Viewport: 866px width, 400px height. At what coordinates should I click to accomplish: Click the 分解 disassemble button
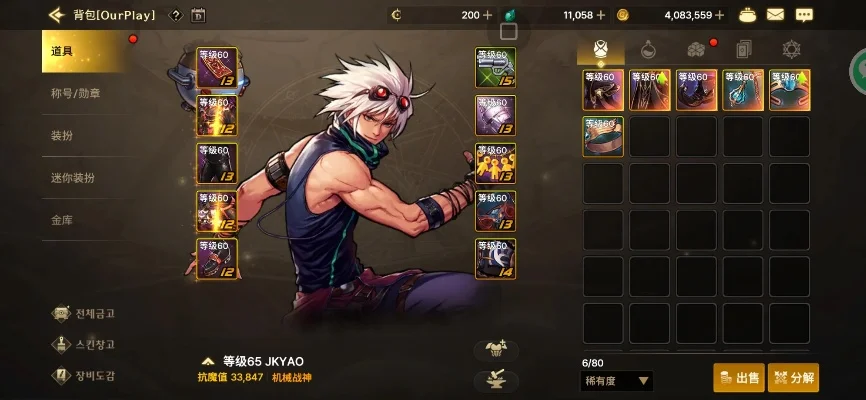tap(793, 378)
